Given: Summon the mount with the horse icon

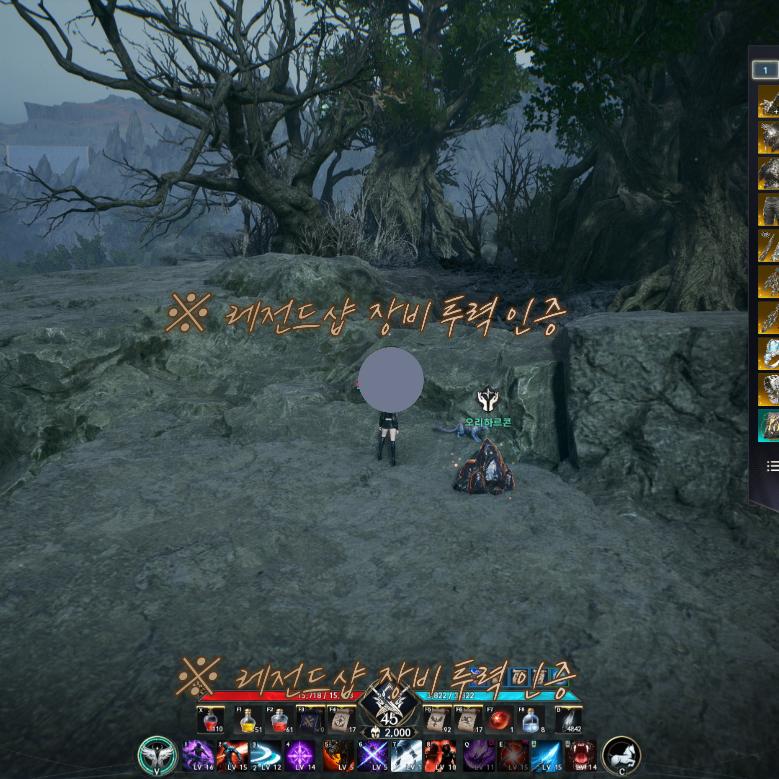Looking at the screenshot, I should tap(621, 755).
